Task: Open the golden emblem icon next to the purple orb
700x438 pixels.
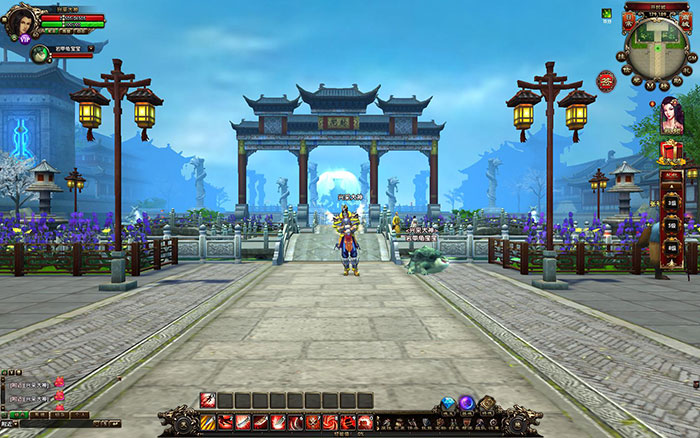Action: pyautogui.click(x=487, y=404)
